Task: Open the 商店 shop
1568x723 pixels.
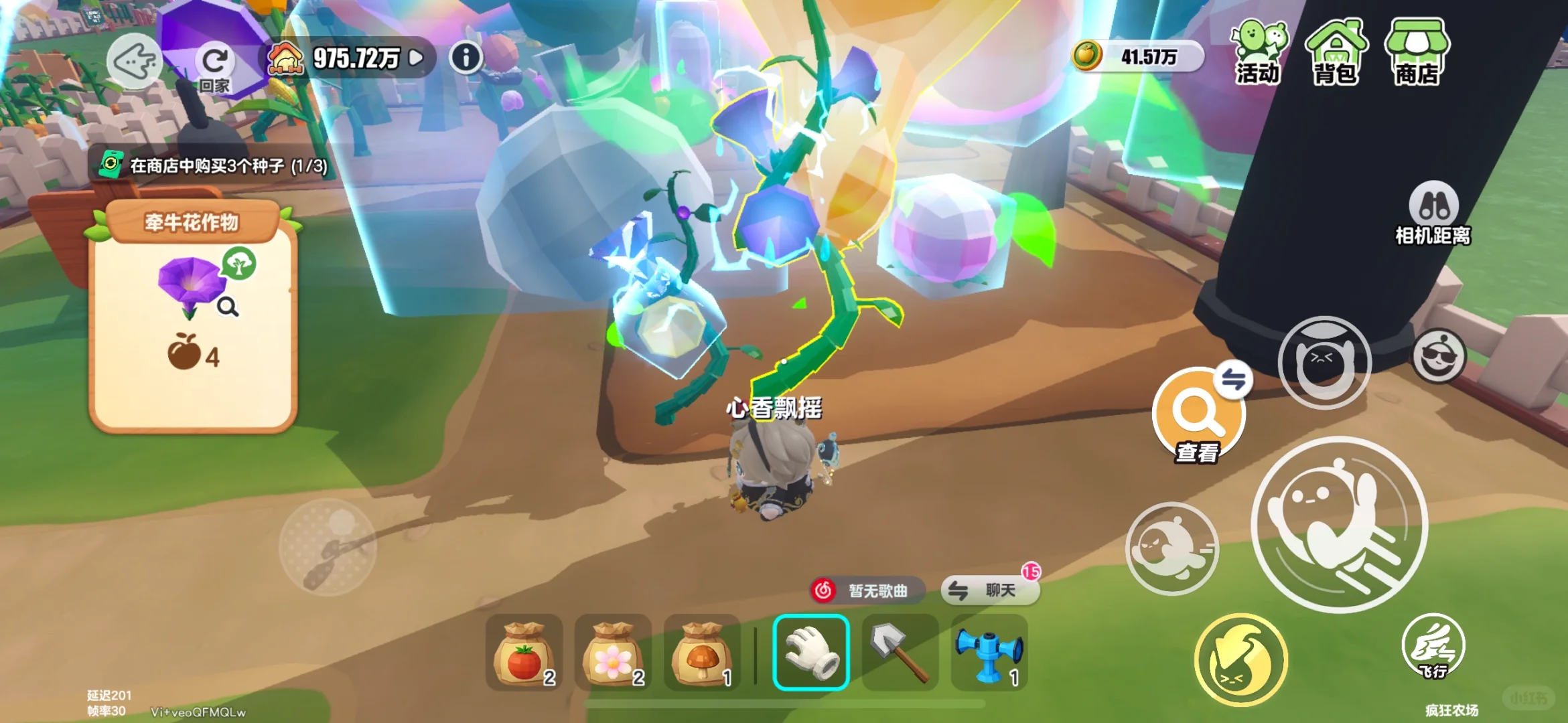Action: click(1417, 52)
